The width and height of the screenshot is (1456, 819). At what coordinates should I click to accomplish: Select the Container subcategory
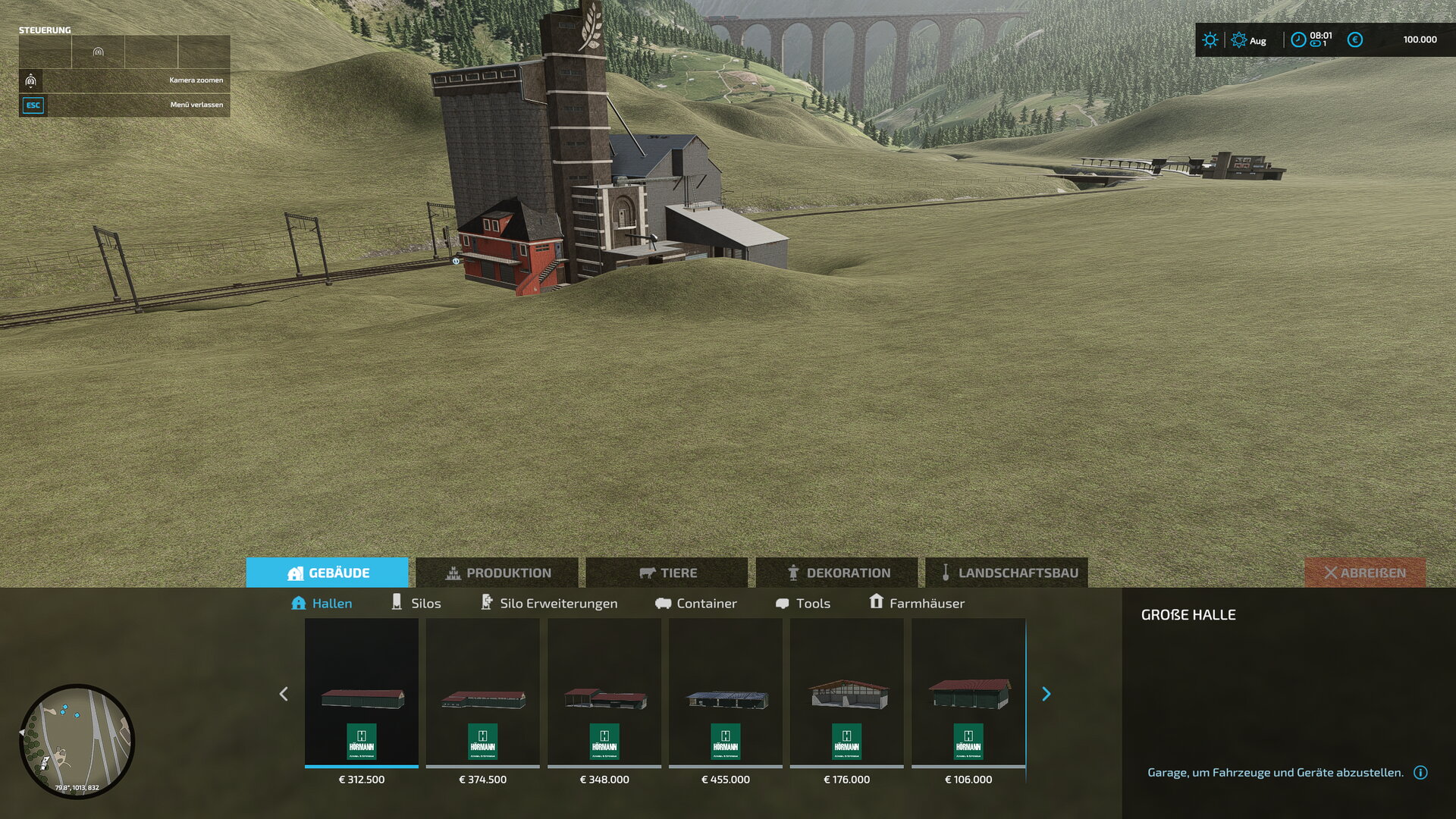tap(695, 603)
